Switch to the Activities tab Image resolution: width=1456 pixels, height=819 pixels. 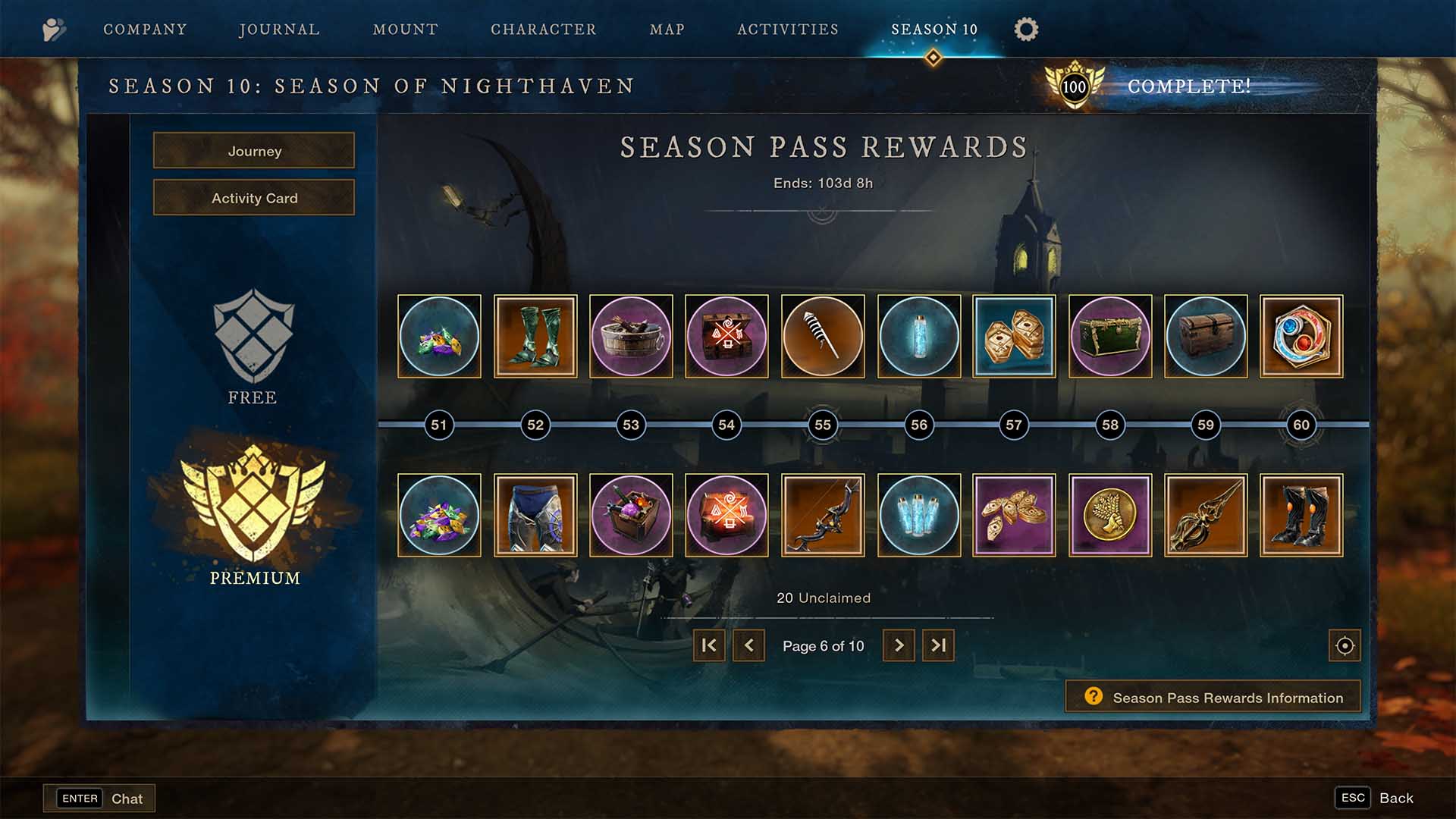coord(787,30)
